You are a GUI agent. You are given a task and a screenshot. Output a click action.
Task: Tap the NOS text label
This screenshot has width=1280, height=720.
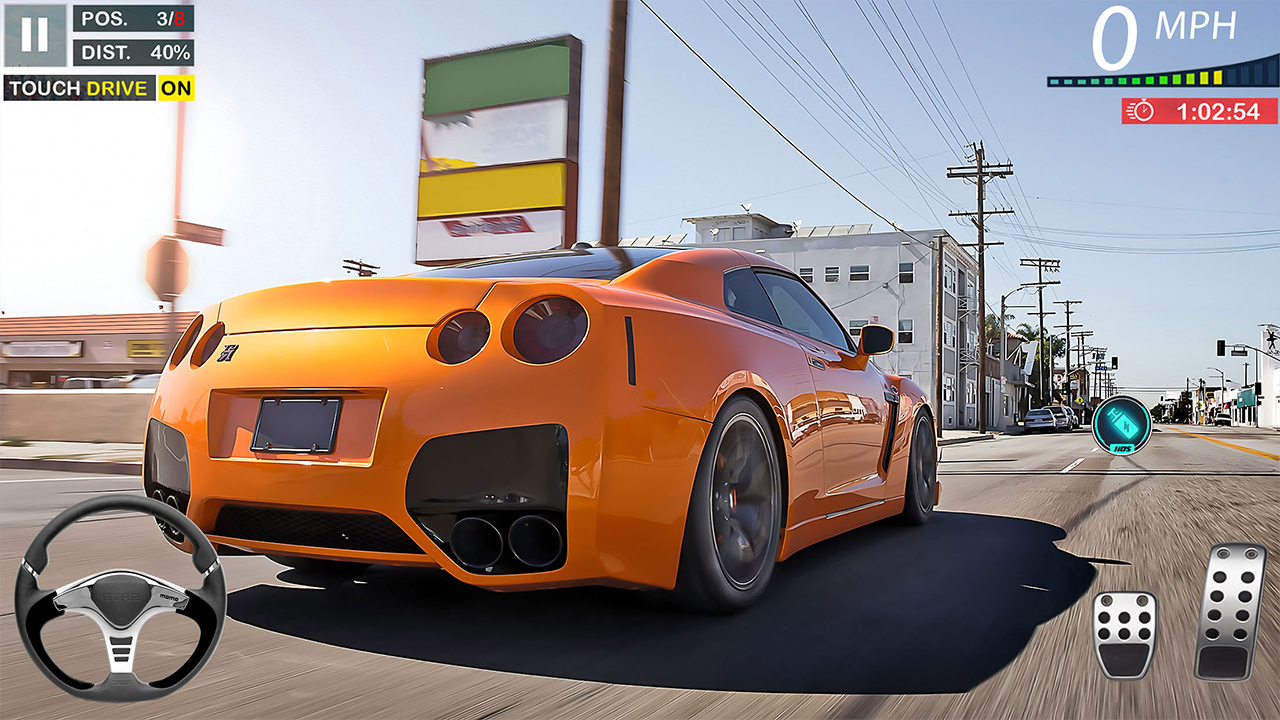[1122, 448]
